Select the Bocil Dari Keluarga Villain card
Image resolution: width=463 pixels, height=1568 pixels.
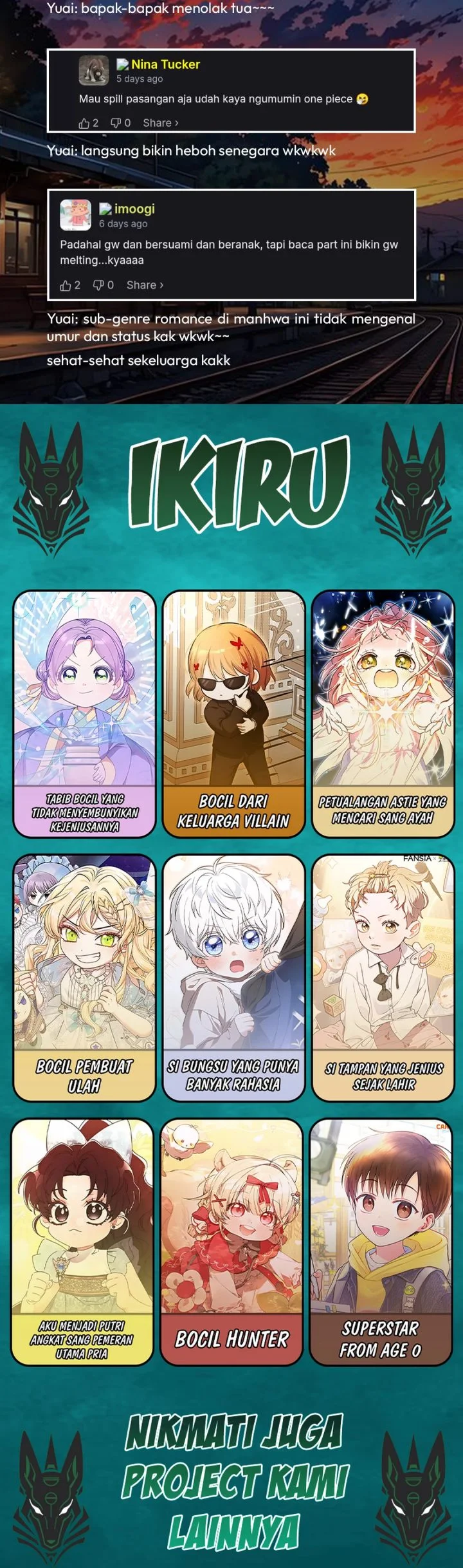233,714
